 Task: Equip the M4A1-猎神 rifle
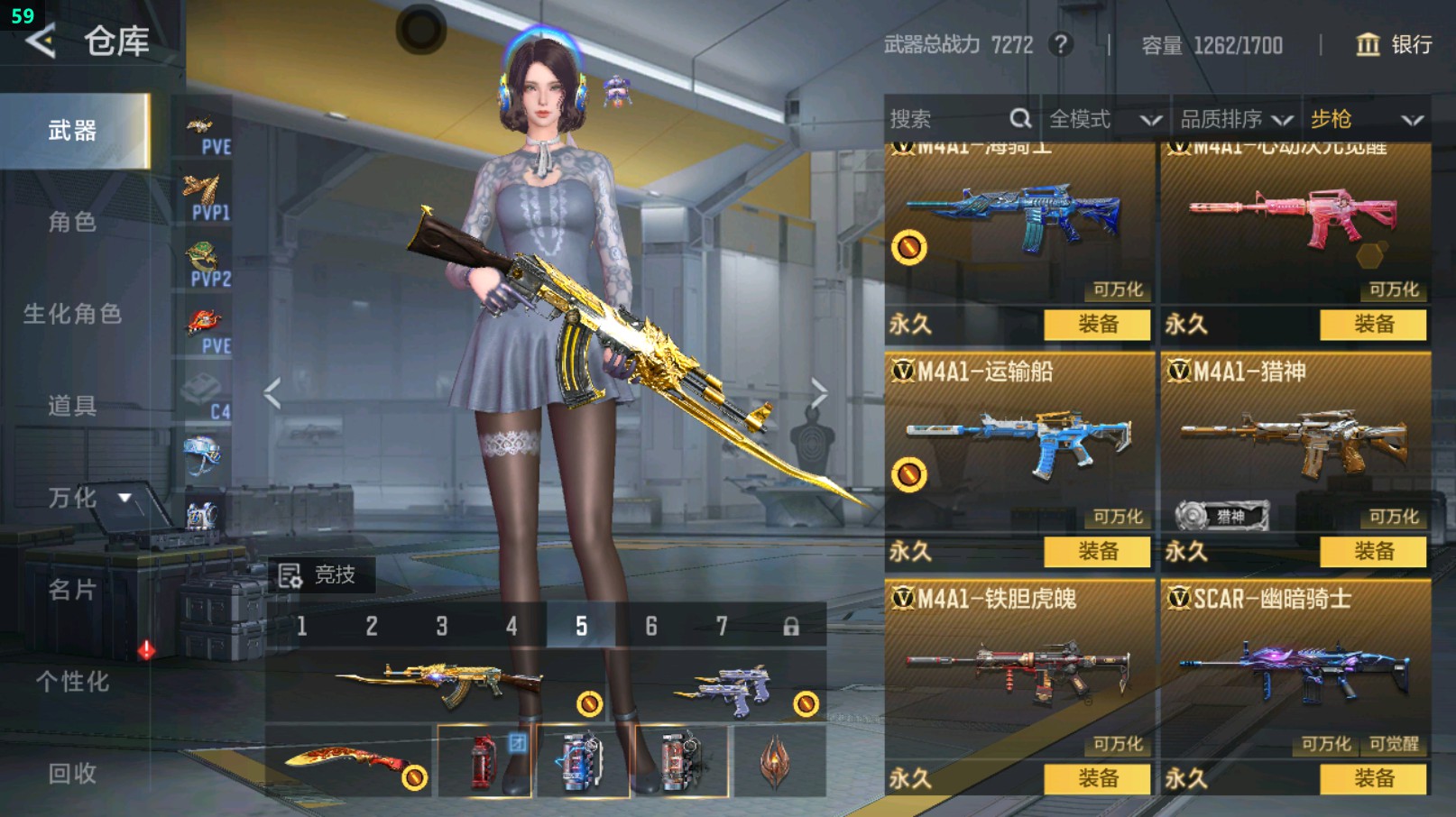click(1373, 551)
